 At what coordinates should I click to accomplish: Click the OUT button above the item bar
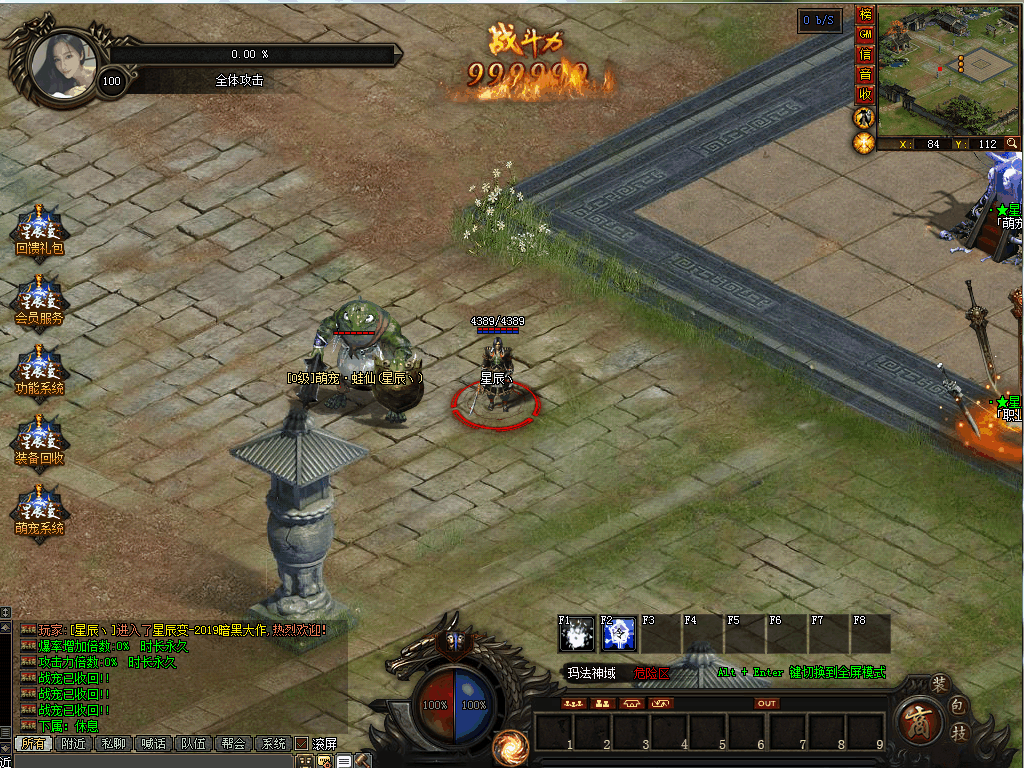pyautogui.click(x=766, y=703)
